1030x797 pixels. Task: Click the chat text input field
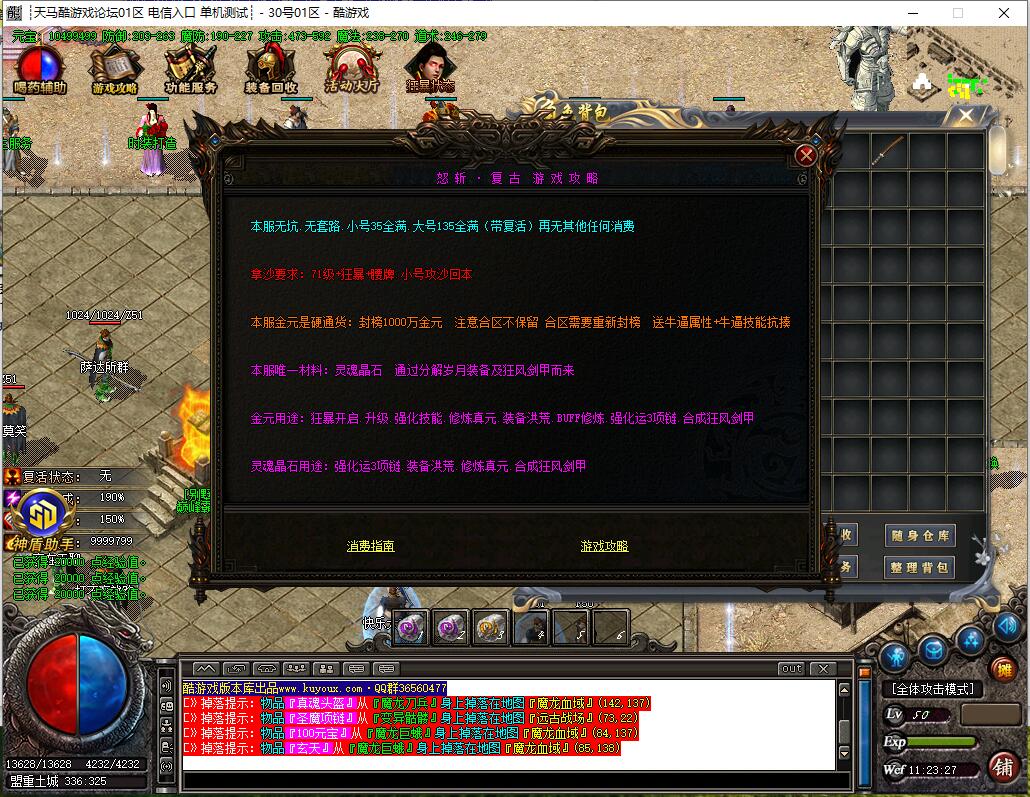click(x=508, y=780)
